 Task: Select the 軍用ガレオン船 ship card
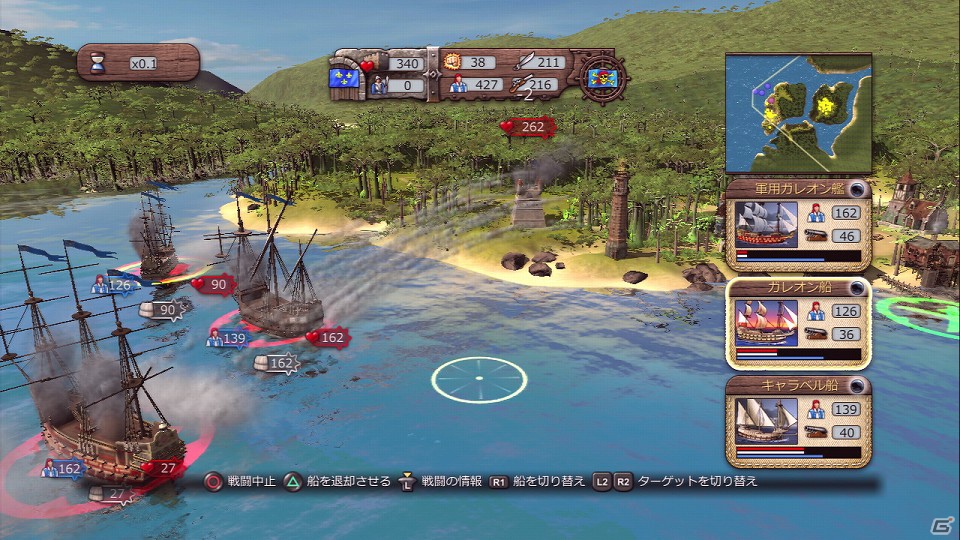pos(797,225)
